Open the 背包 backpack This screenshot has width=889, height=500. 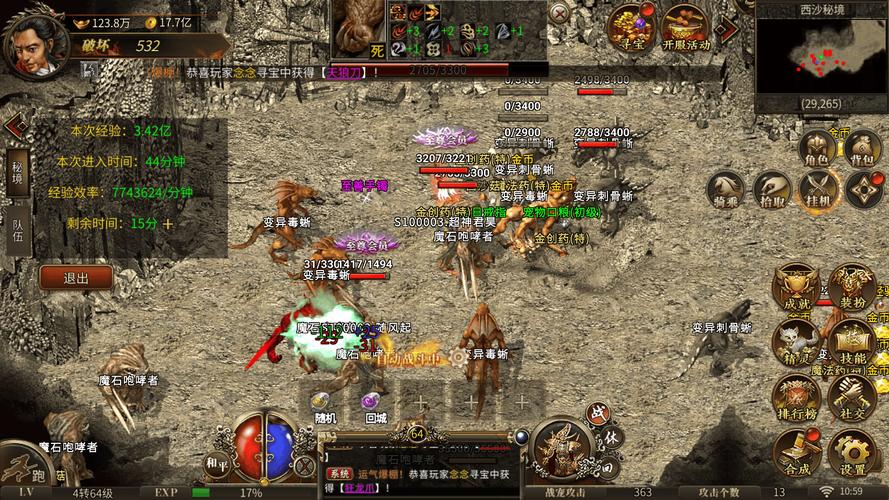click(863, 148)
